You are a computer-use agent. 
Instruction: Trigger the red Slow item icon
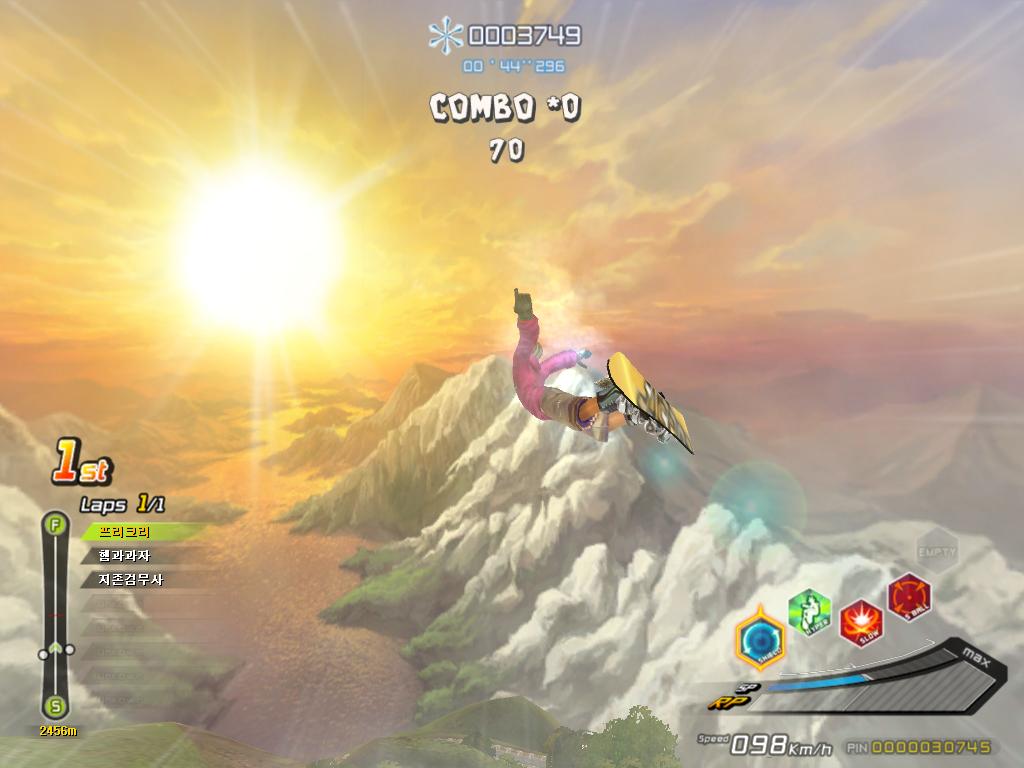click(860, 623)
